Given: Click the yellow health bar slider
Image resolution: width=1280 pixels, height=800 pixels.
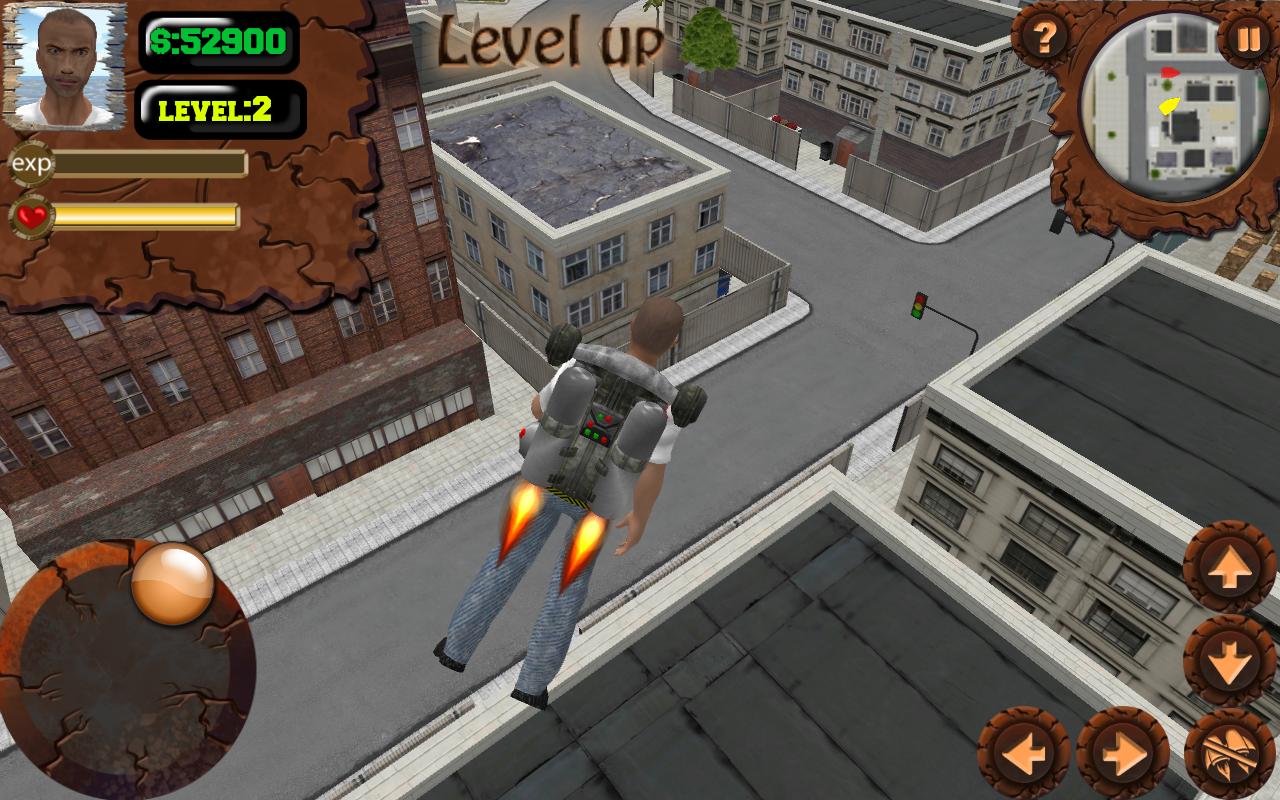Looking at the screenshot, I should pyautogui.click(x=146, y=212).
